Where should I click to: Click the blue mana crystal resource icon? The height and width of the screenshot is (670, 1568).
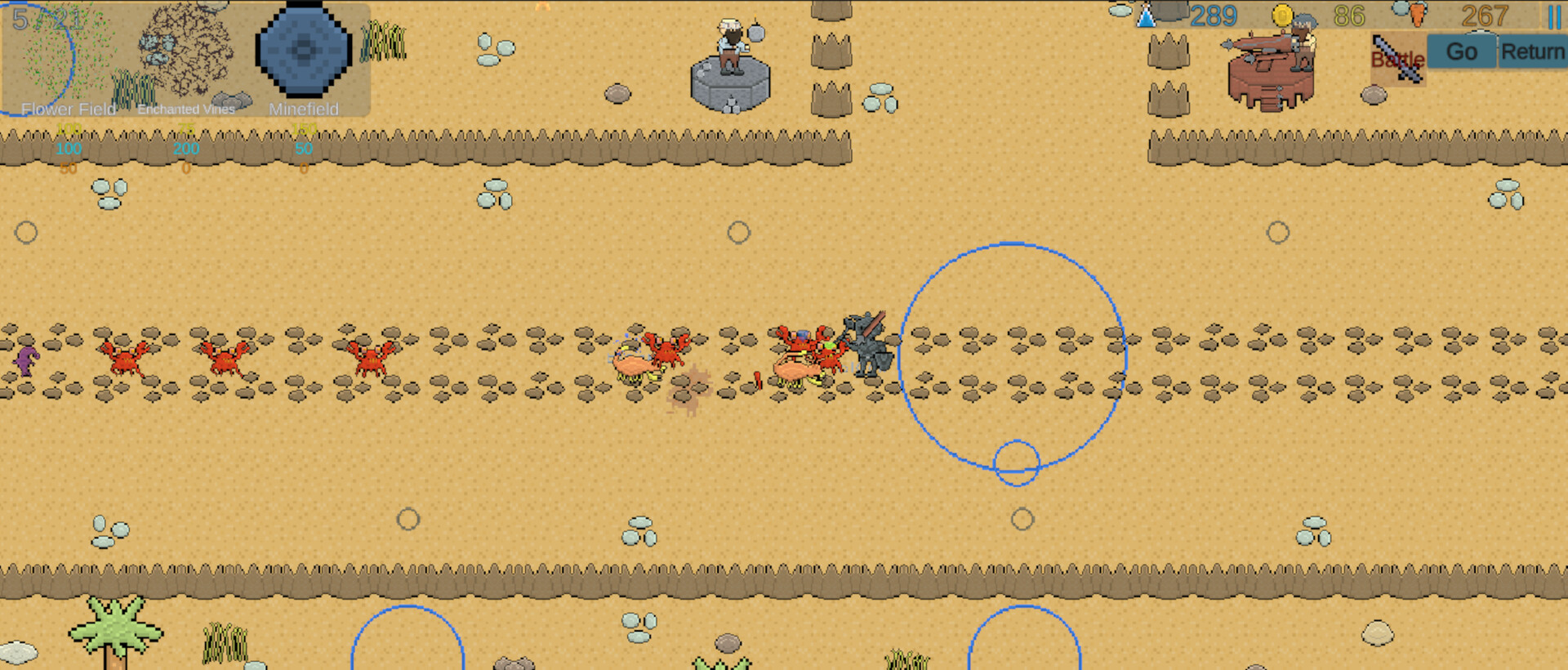point(1148,15)
